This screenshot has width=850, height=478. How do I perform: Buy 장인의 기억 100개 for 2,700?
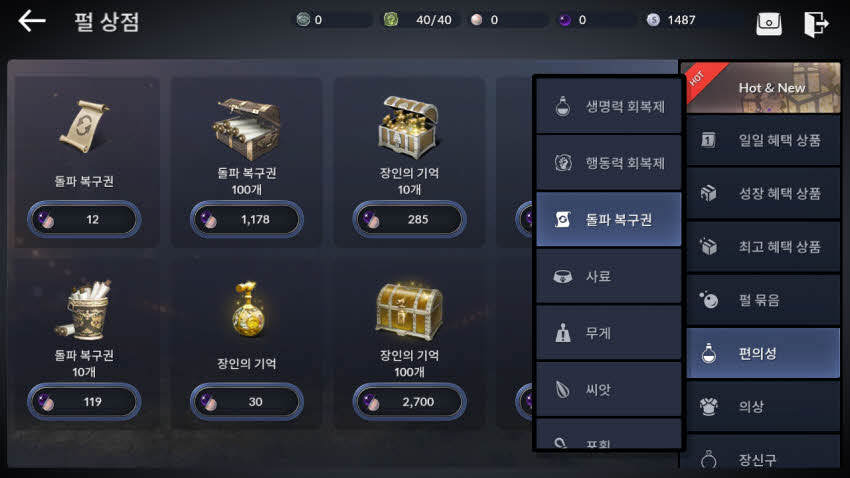point(408,402)
